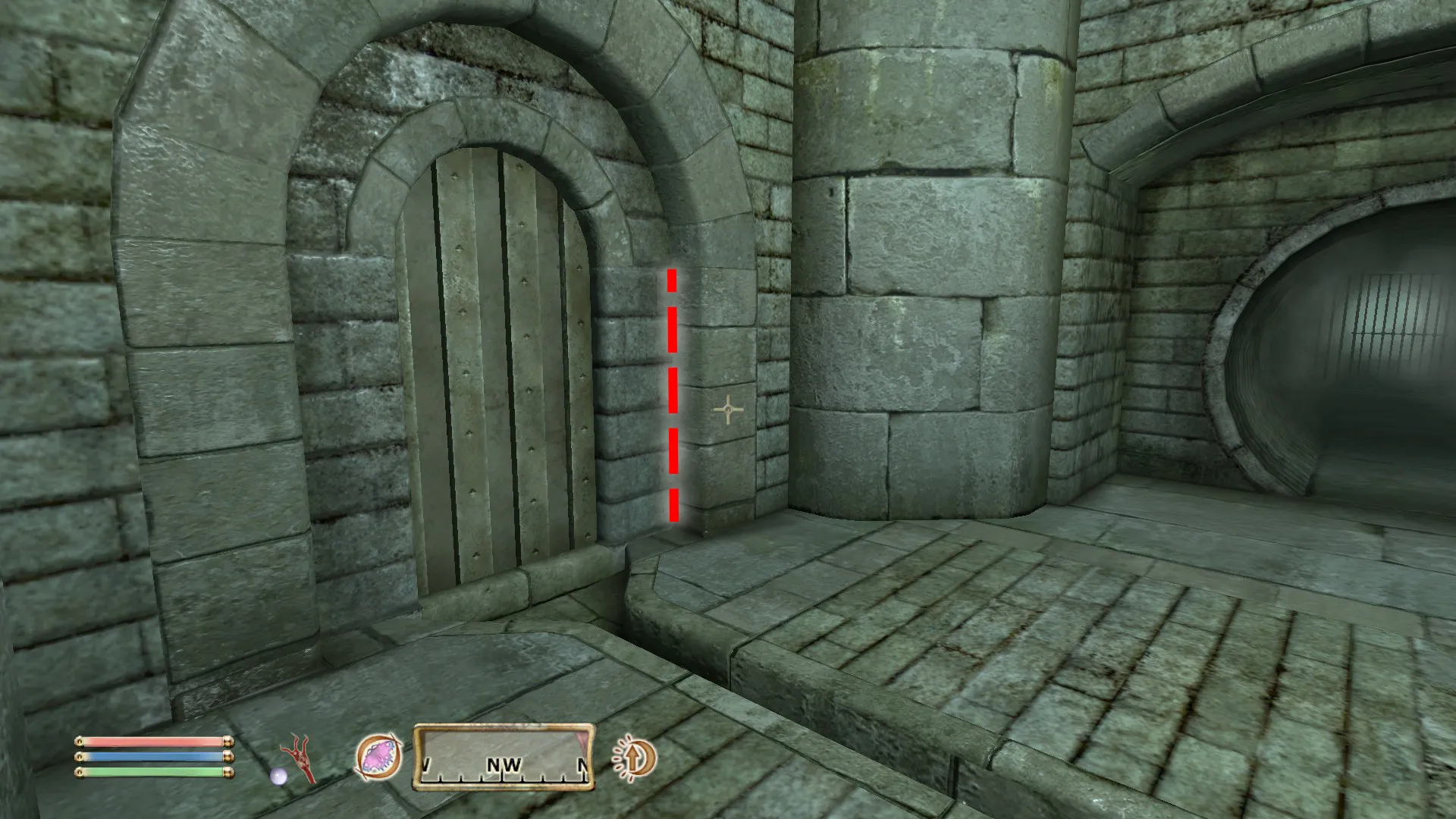The height and width of the screenshot is (819, 1456).
Task: Select the purple spell icon
Action: [378, 758]
